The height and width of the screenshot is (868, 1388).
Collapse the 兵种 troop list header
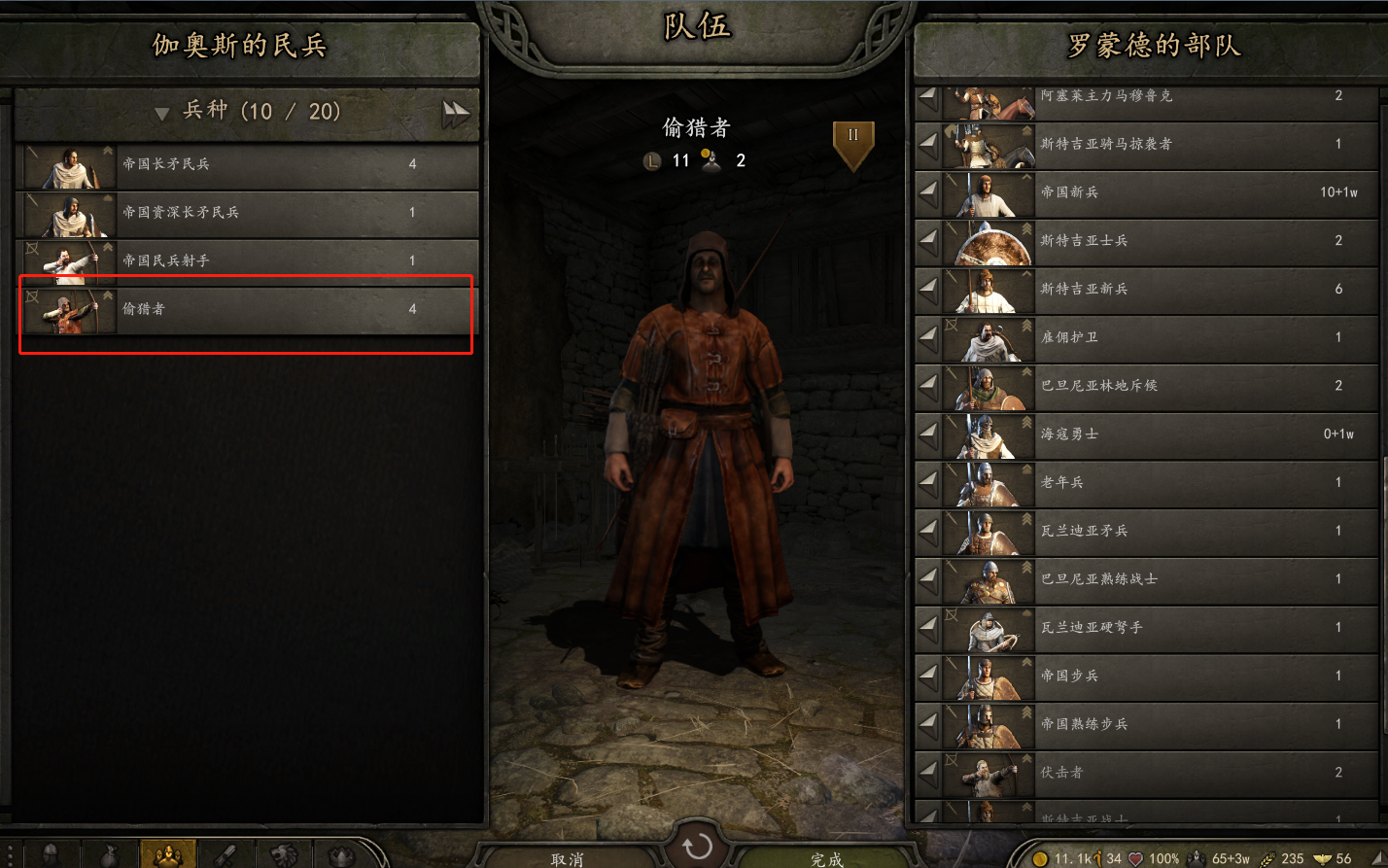[x=162, y=114]
